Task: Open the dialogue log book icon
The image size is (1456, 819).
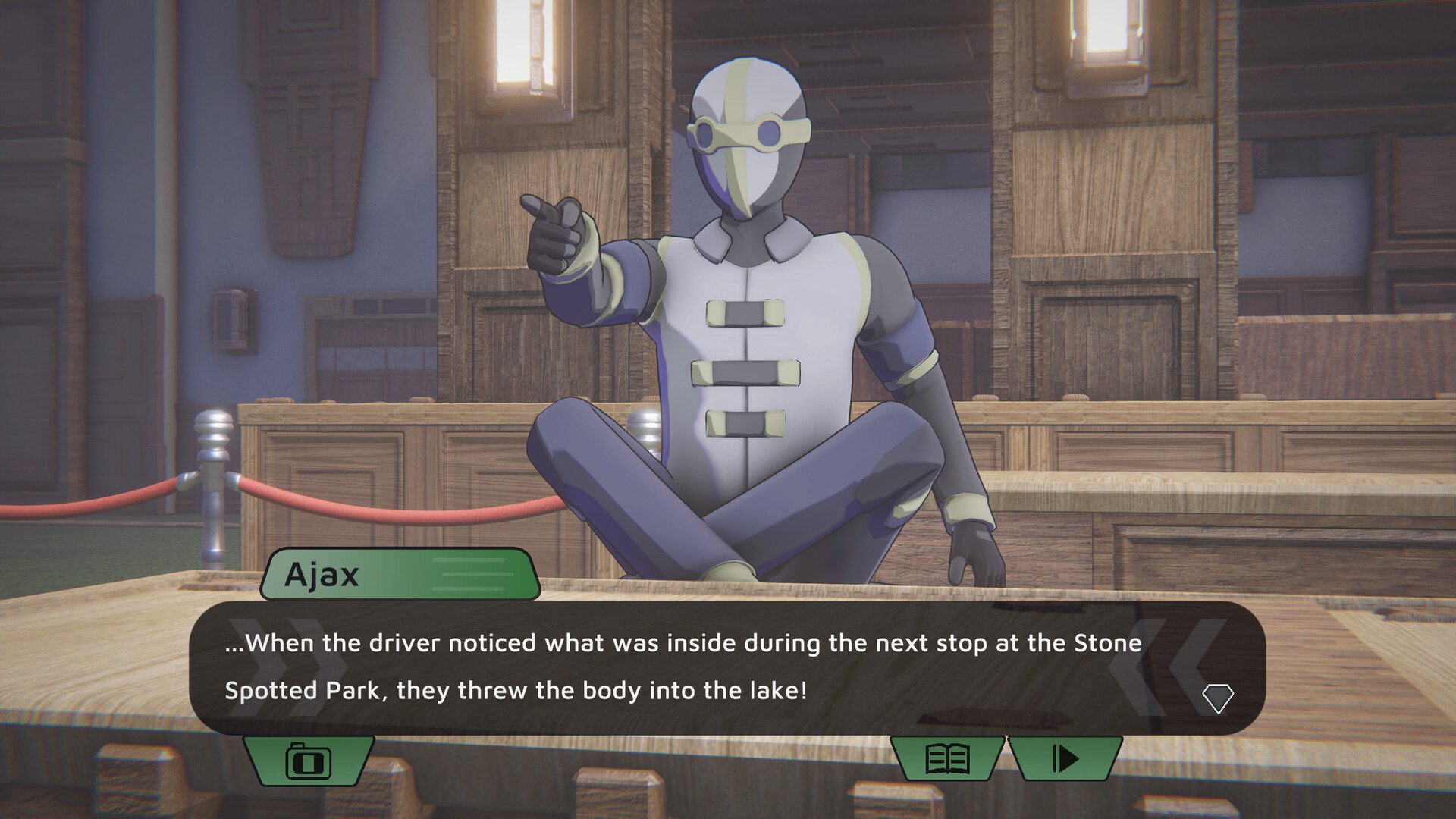Action: click(x=948, y=758)
